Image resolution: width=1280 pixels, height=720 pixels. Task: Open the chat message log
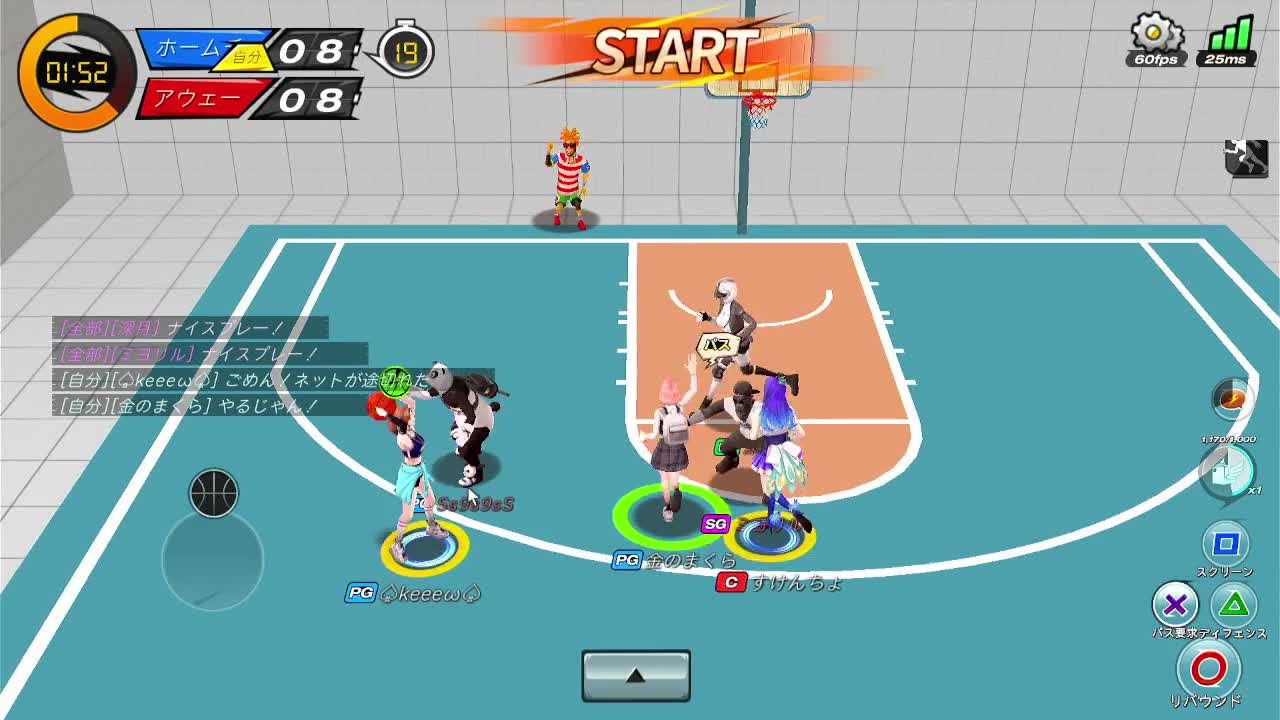(x=190, y=367)
